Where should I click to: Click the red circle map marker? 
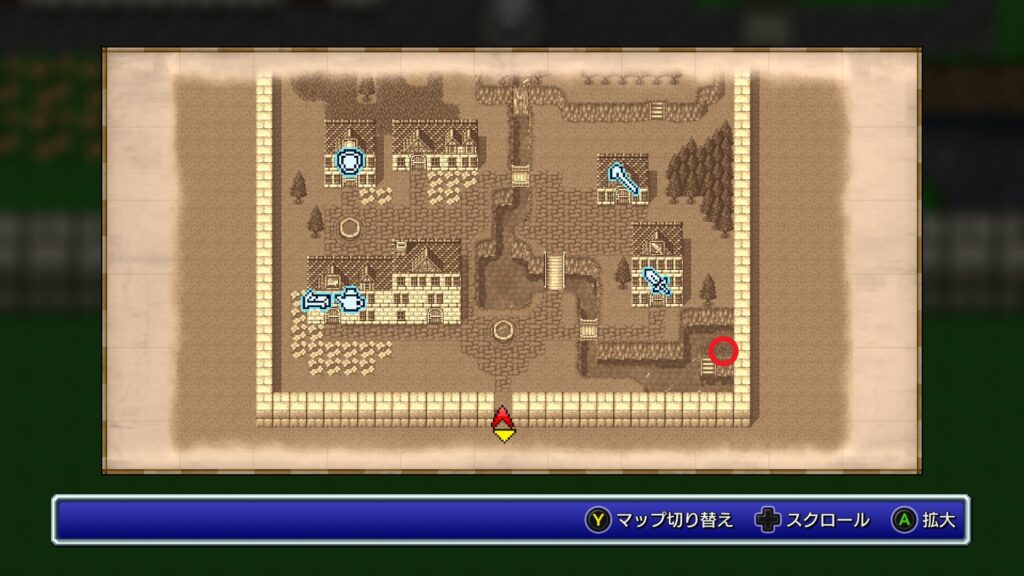(723, 351)
